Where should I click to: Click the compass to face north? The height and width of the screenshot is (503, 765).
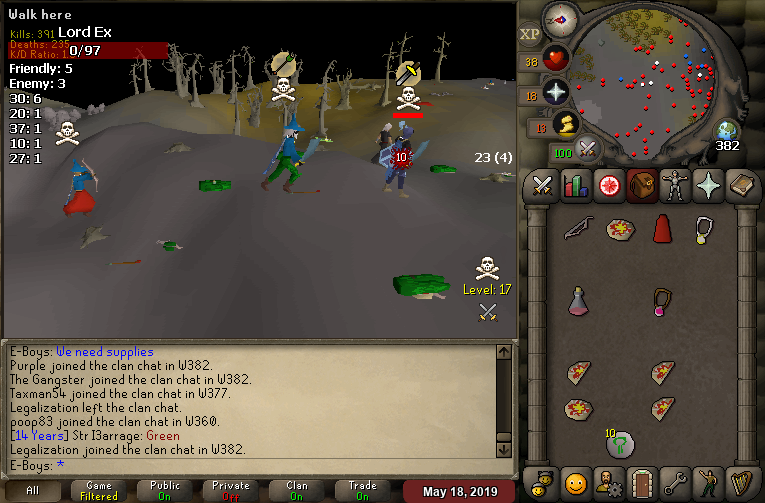560,18
